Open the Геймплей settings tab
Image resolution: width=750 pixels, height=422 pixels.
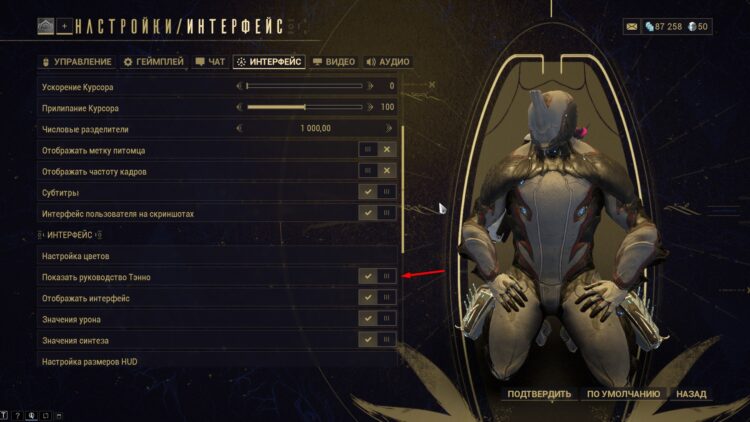click(153, 62)
